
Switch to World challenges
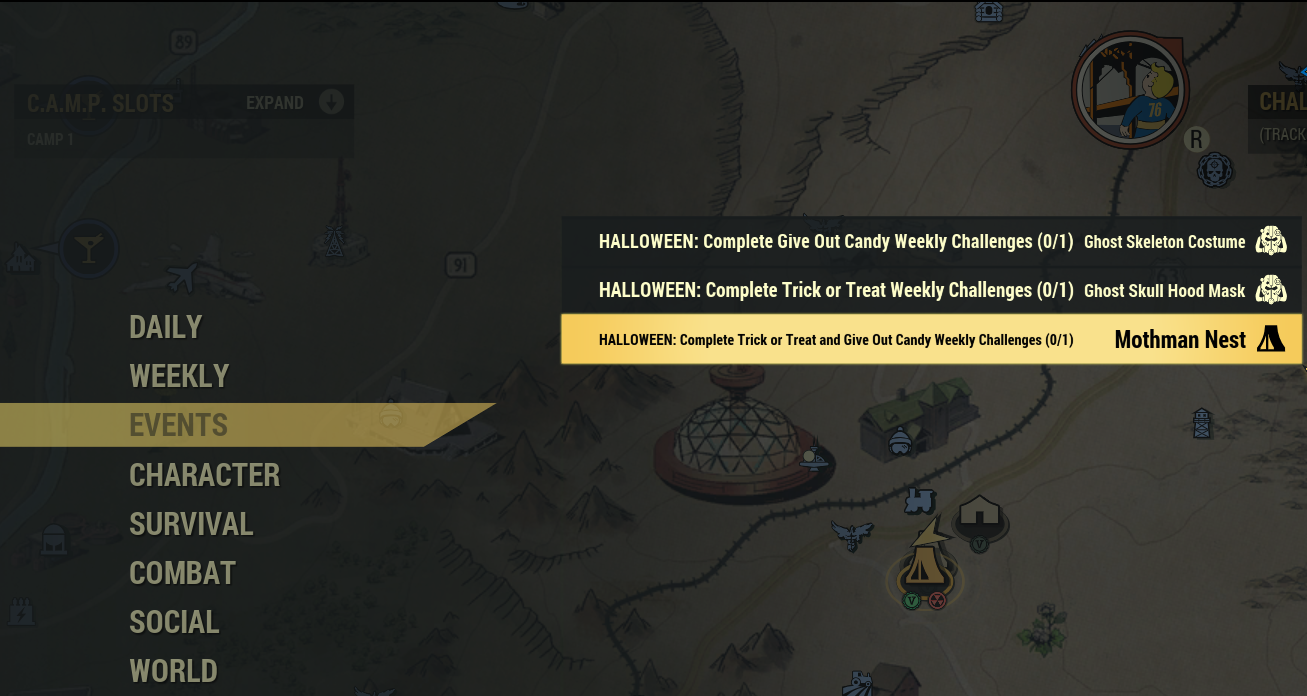tap(173, 670)
